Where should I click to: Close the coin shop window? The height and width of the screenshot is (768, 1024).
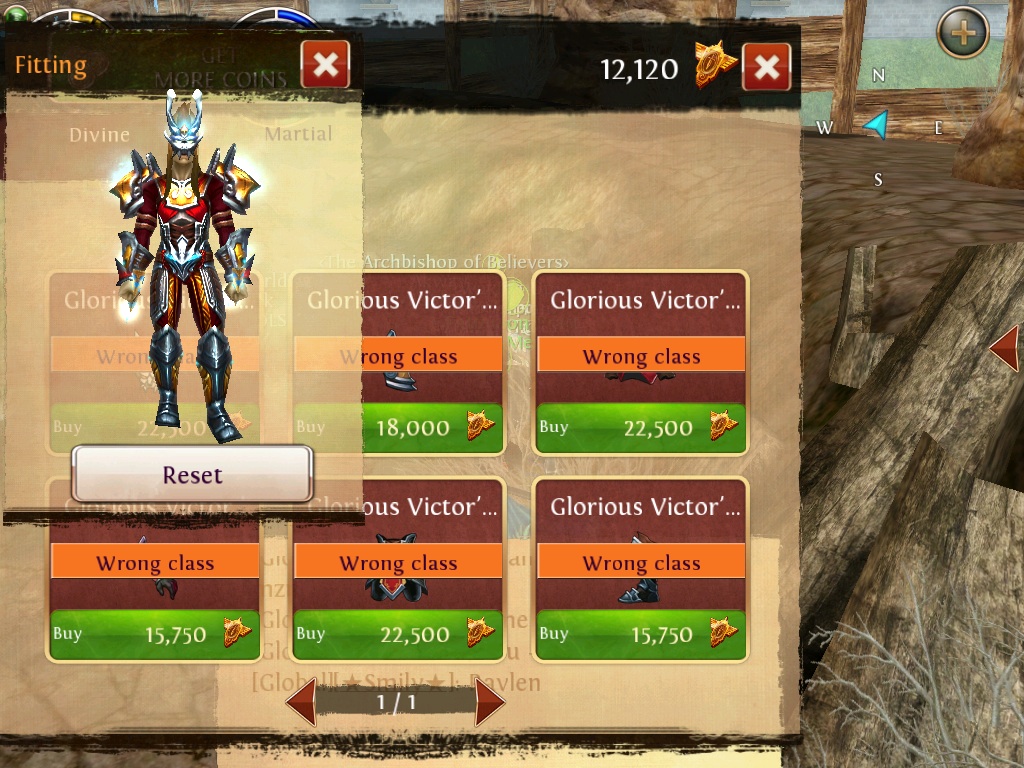click(x=766, y=67)
